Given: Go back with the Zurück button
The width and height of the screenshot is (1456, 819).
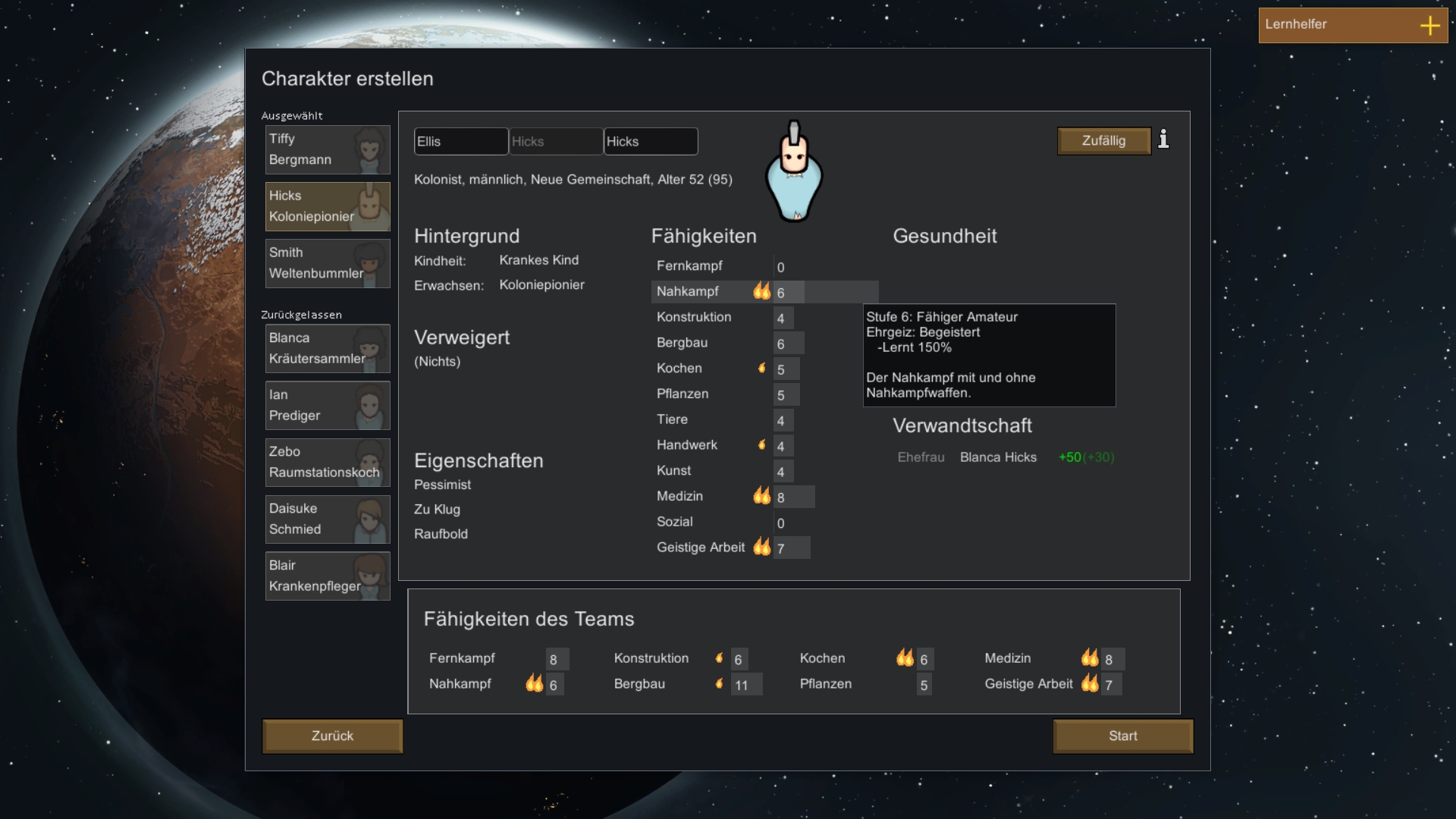Looking at the screenshot, I should (332, 736).
